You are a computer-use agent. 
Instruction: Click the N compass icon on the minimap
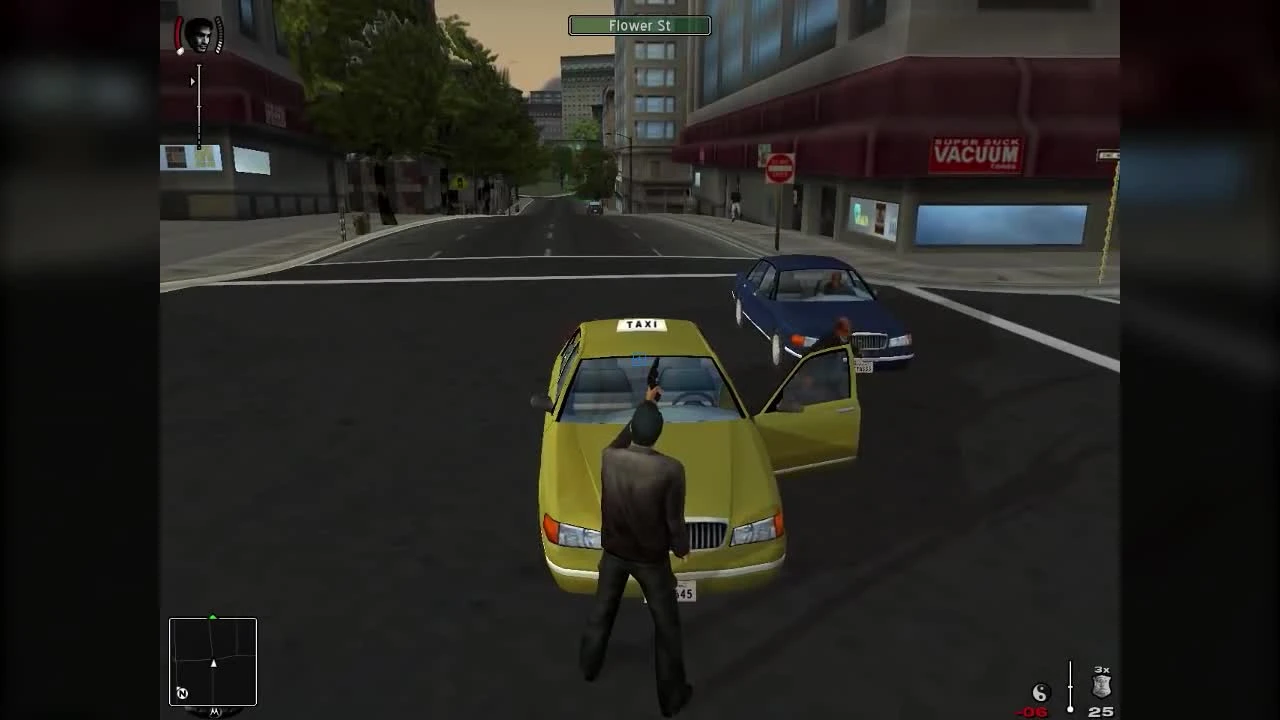tap(183, 692)
